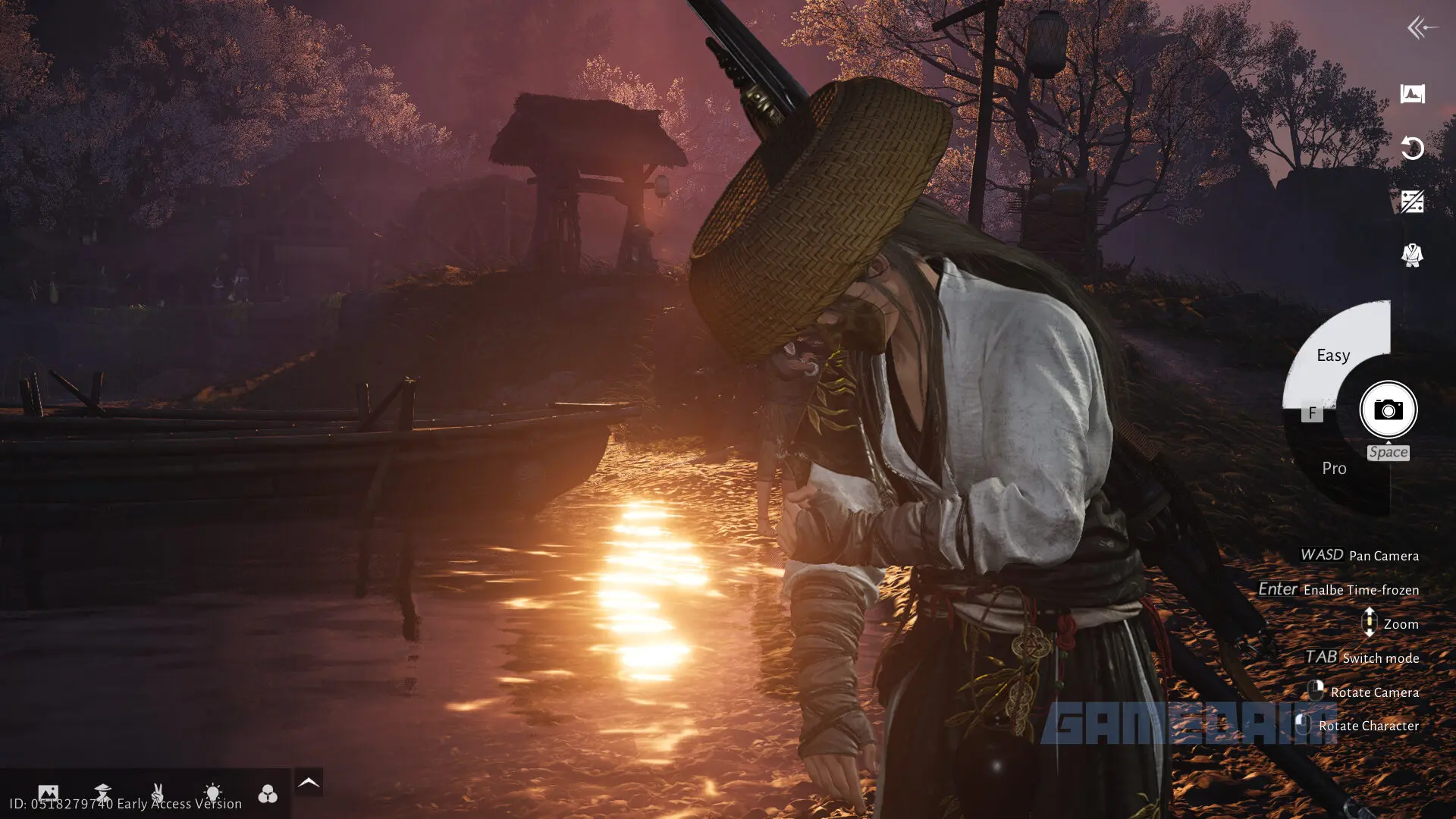Select Switch mode via TAB option
The height and width of the screenshot is (819, 1456).
click(1361, 657)
